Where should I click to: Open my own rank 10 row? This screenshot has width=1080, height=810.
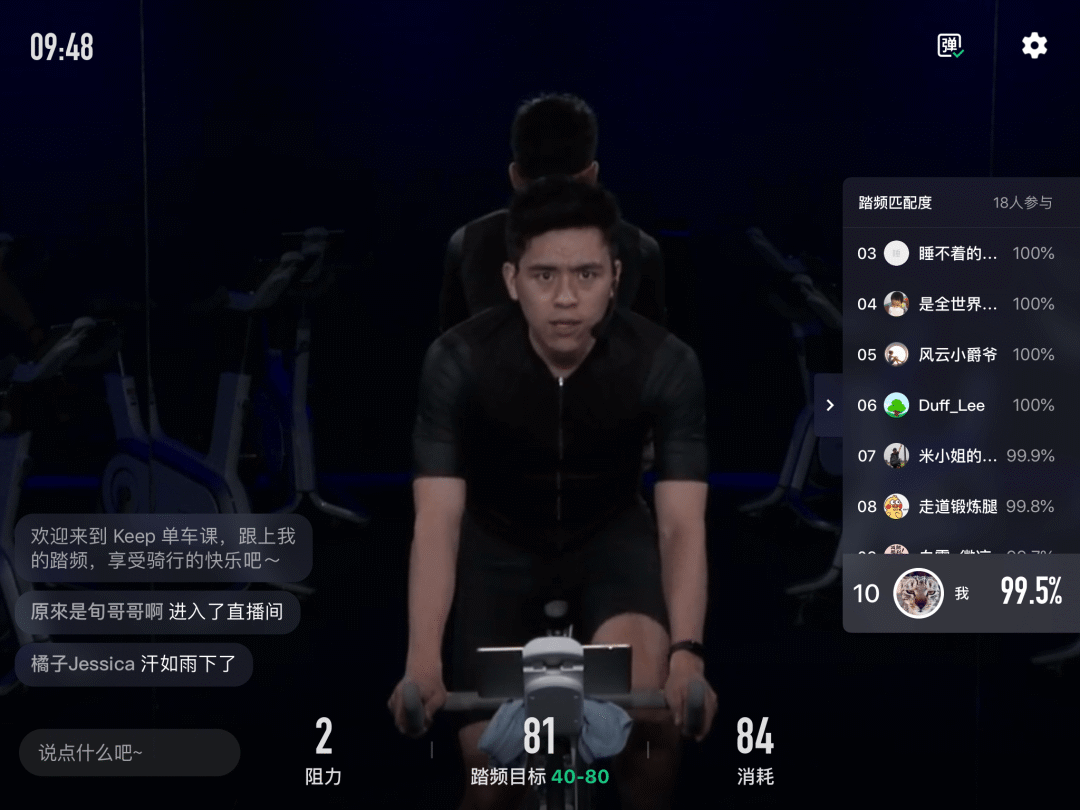[960, 593]
